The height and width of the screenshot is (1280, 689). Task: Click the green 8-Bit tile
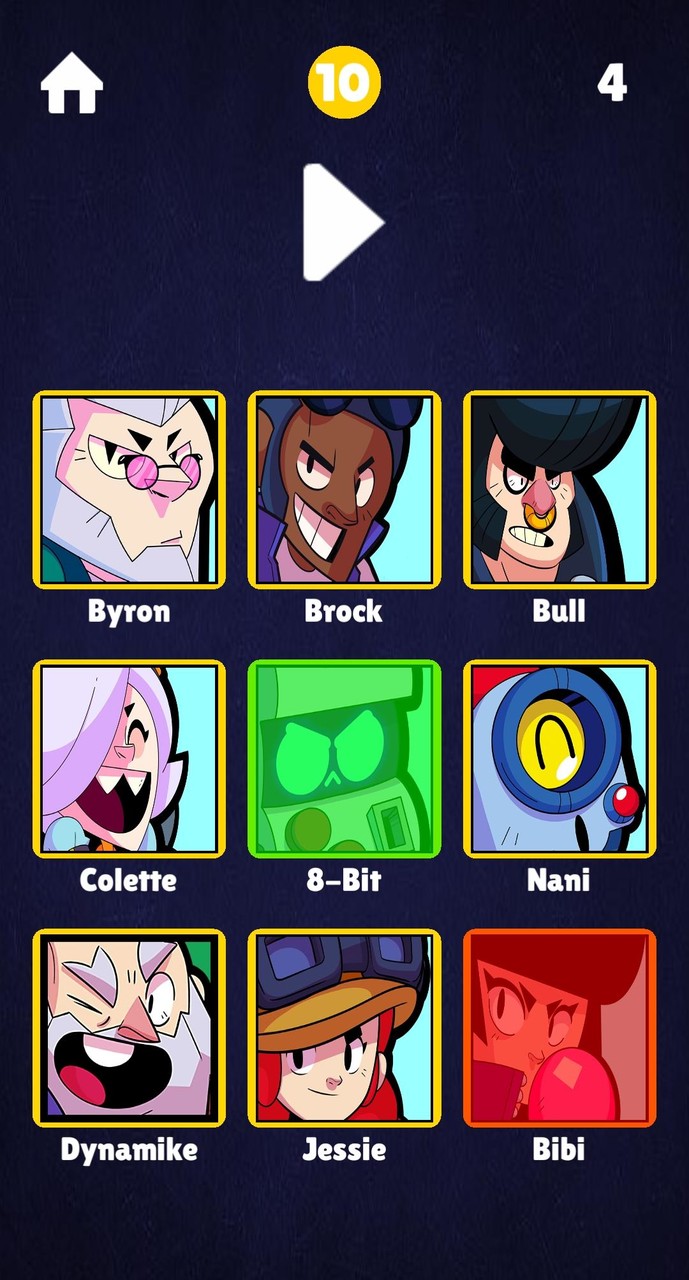[344, 758]
